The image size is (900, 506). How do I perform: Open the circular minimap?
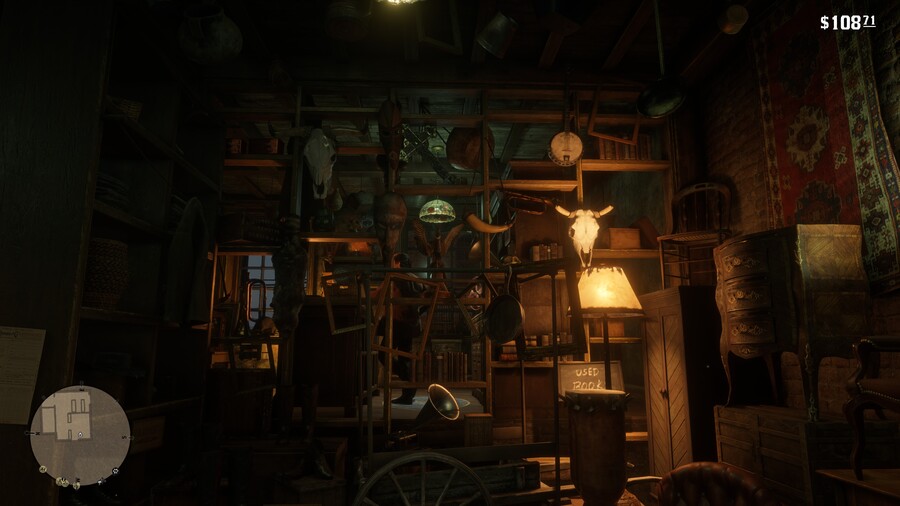(x=80, y=435)
